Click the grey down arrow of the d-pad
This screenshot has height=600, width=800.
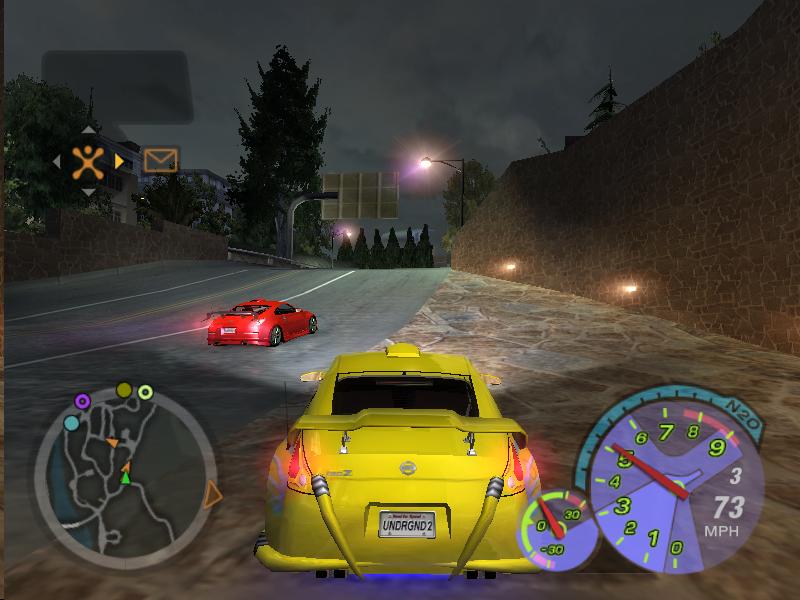coord(88,191)
